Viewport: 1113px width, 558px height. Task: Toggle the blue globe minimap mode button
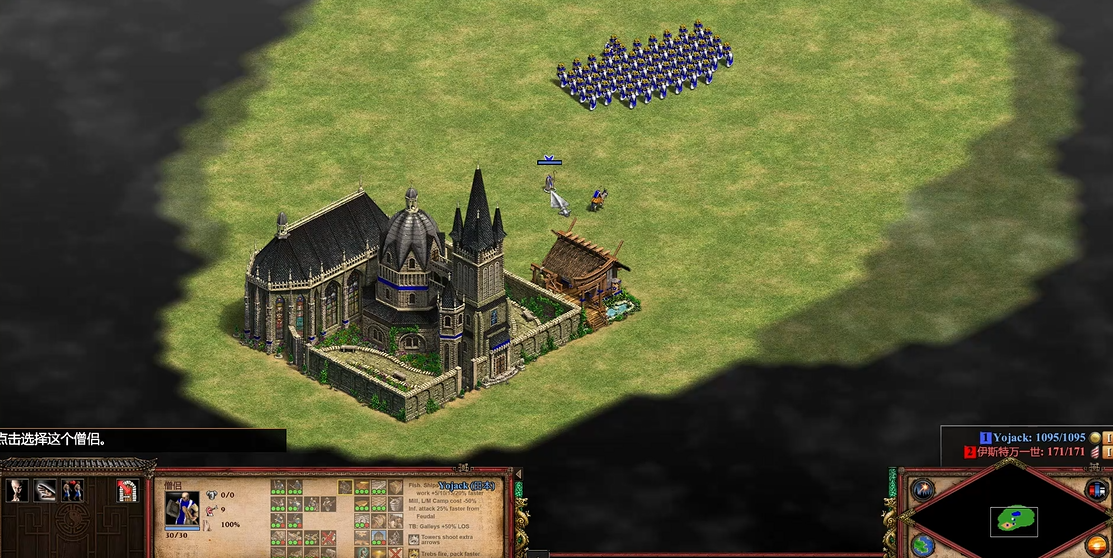922,545
